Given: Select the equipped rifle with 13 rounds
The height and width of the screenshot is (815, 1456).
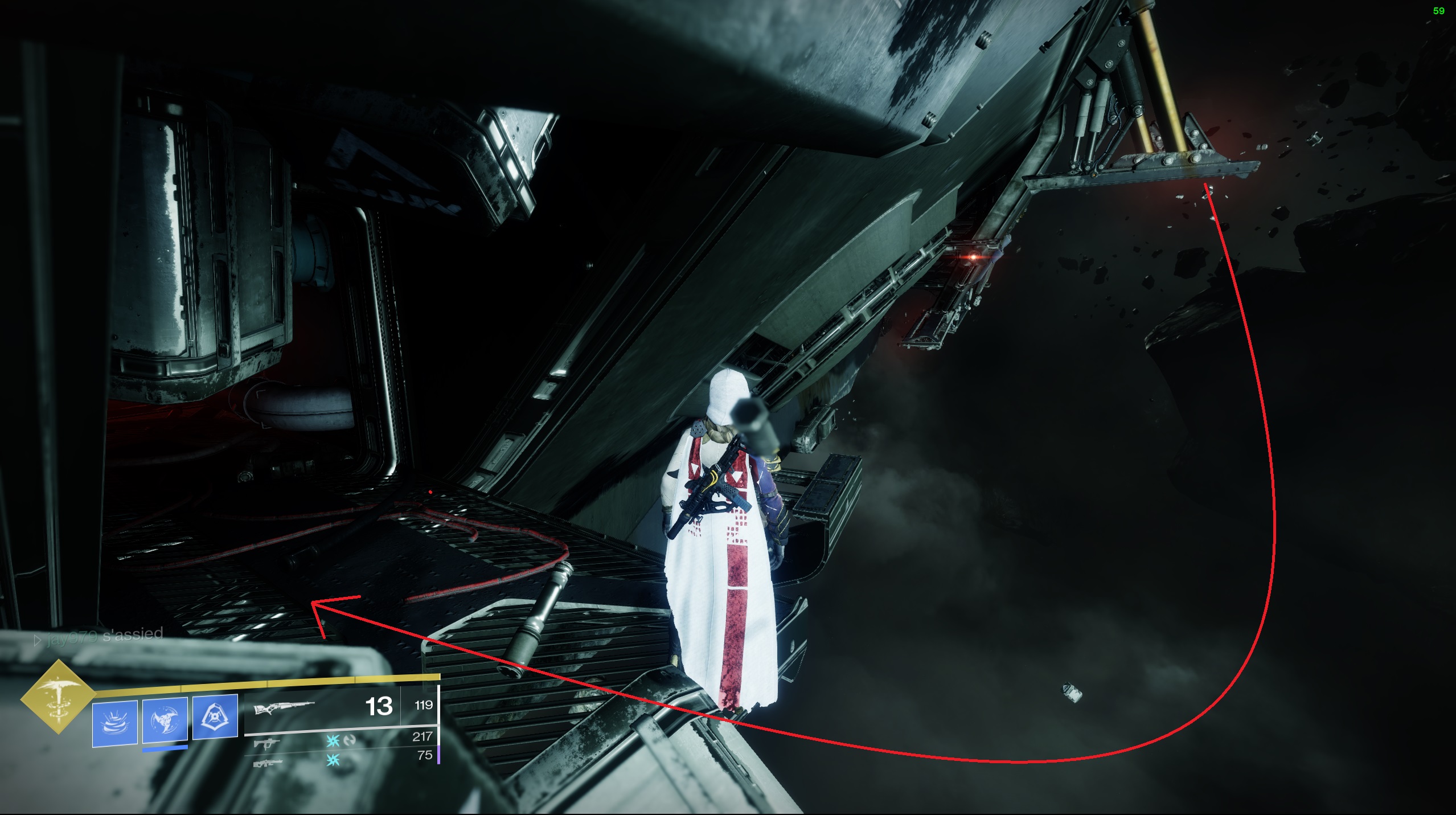Looking at the screenshot, I should [284, 708].
